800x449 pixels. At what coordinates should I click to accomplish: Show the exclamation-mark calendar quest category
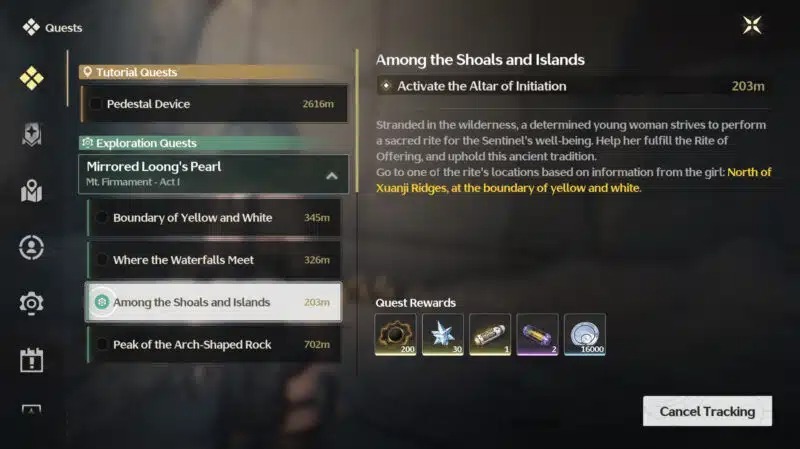32,359
